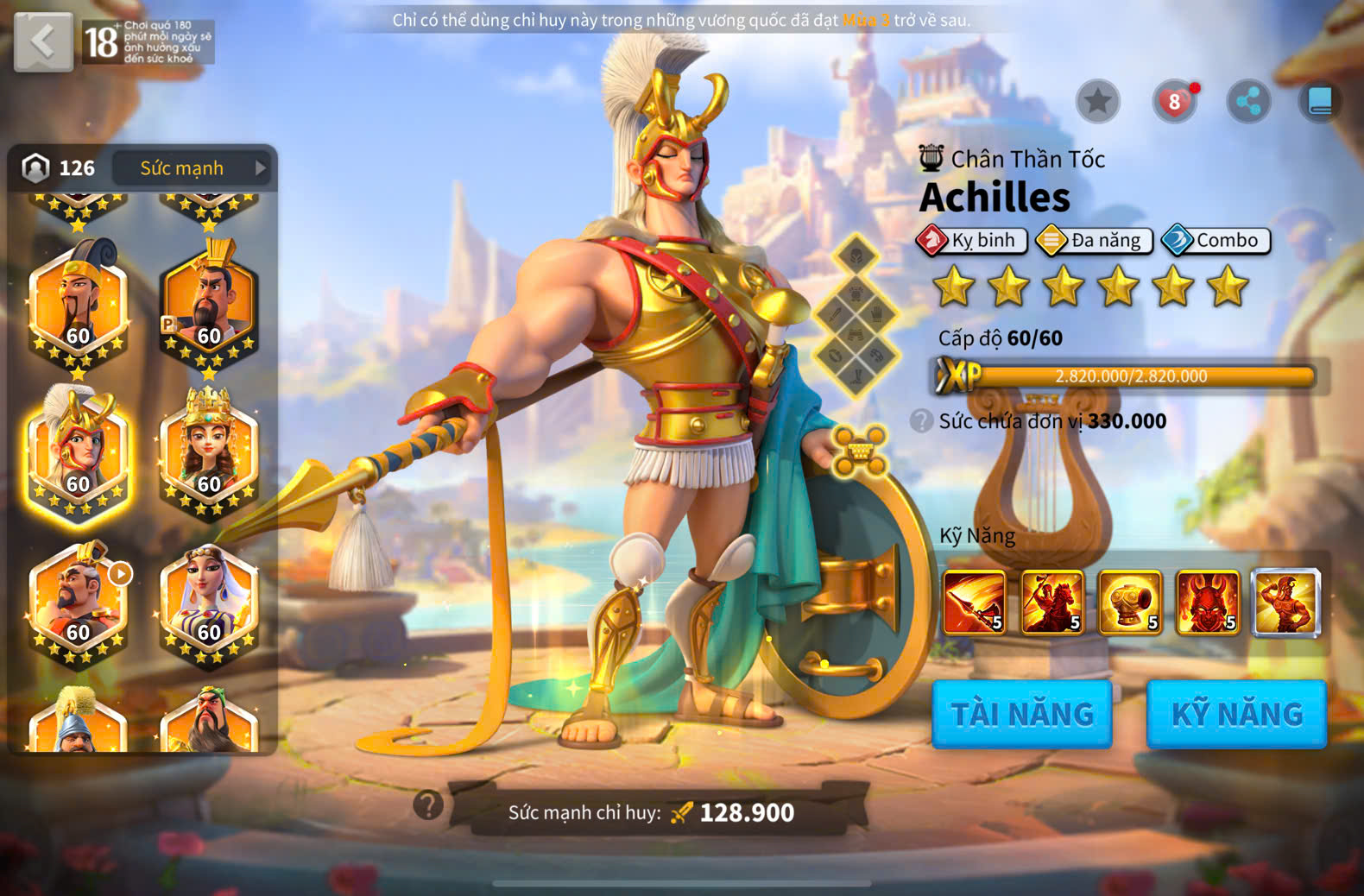This screenshot has height=896, width=1364.
Task: Select the red horseman skill icon
Action: (x=1051, y=603)
